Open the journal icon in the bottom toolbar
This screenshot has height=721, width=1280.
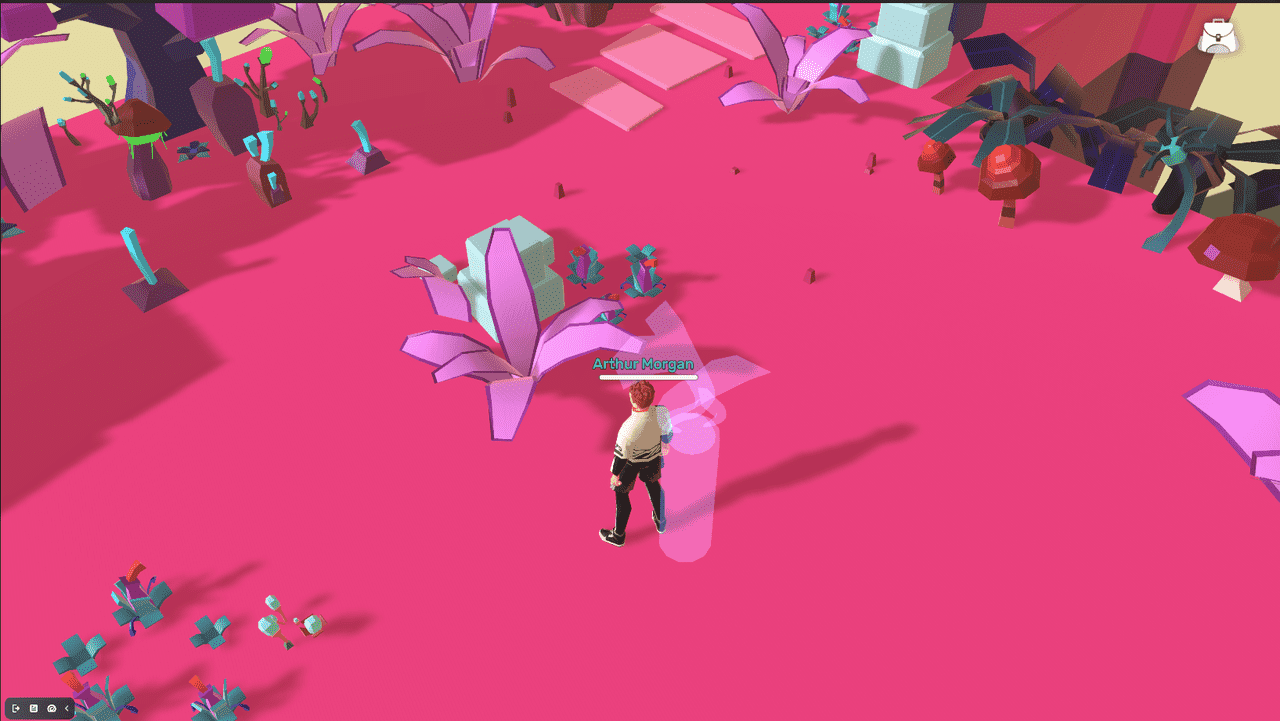[x=34, y=708]
